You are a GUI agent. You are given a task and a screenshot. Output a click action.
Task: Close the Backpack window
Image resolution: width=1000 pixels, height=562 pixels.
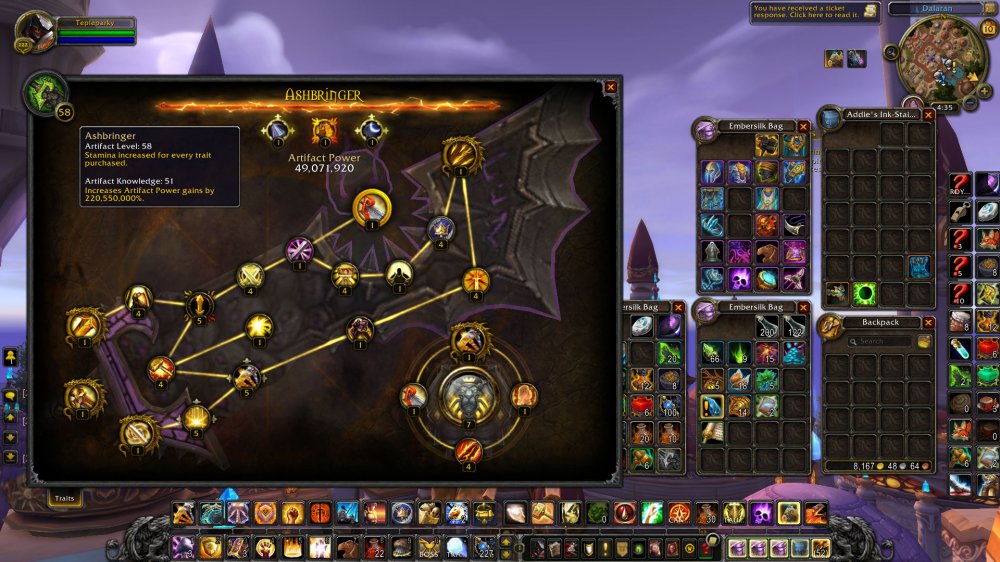(x=928, y=323)
